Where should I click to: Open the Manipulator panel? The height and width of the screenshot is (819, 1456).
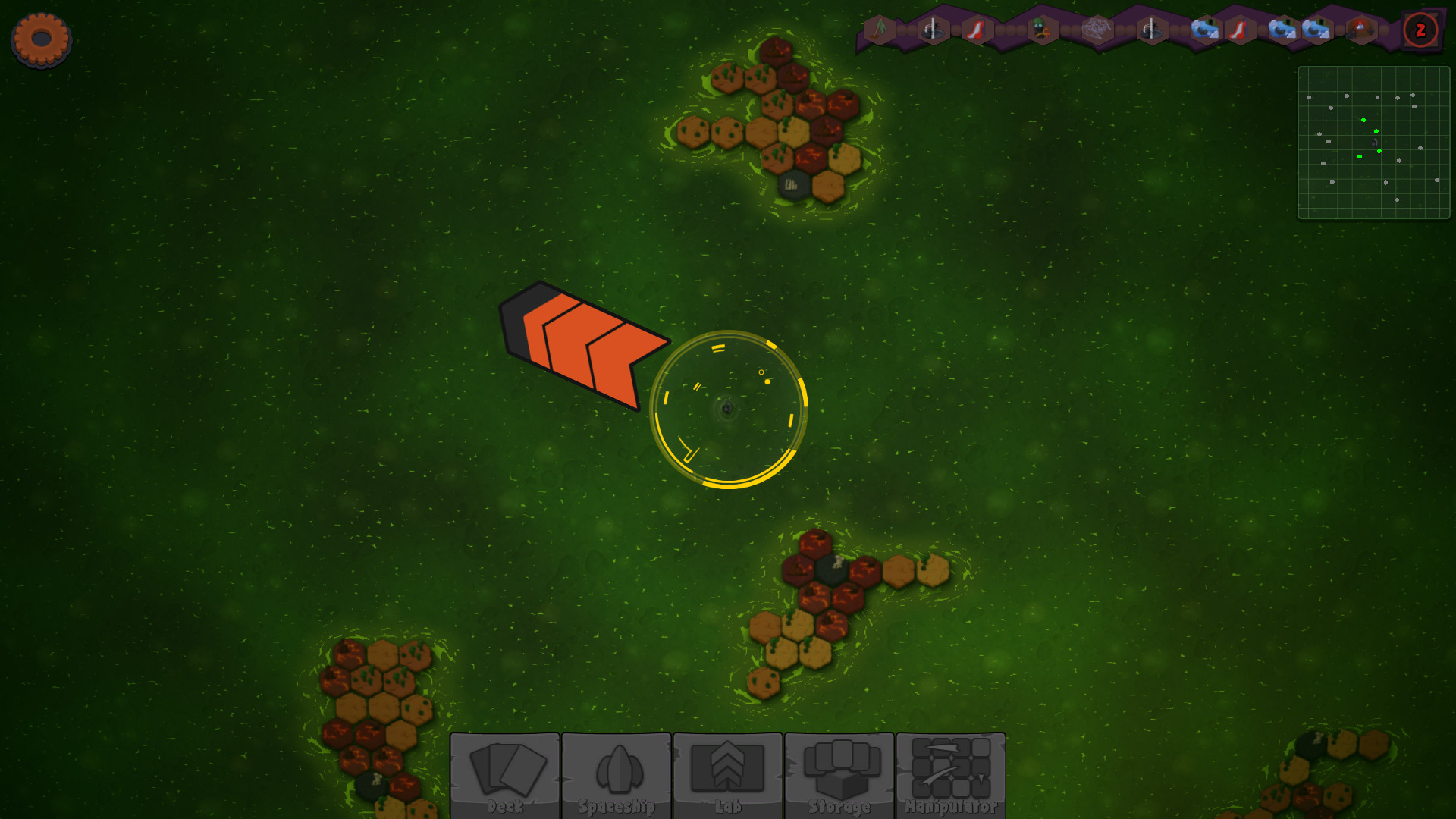tap(951, 775)
